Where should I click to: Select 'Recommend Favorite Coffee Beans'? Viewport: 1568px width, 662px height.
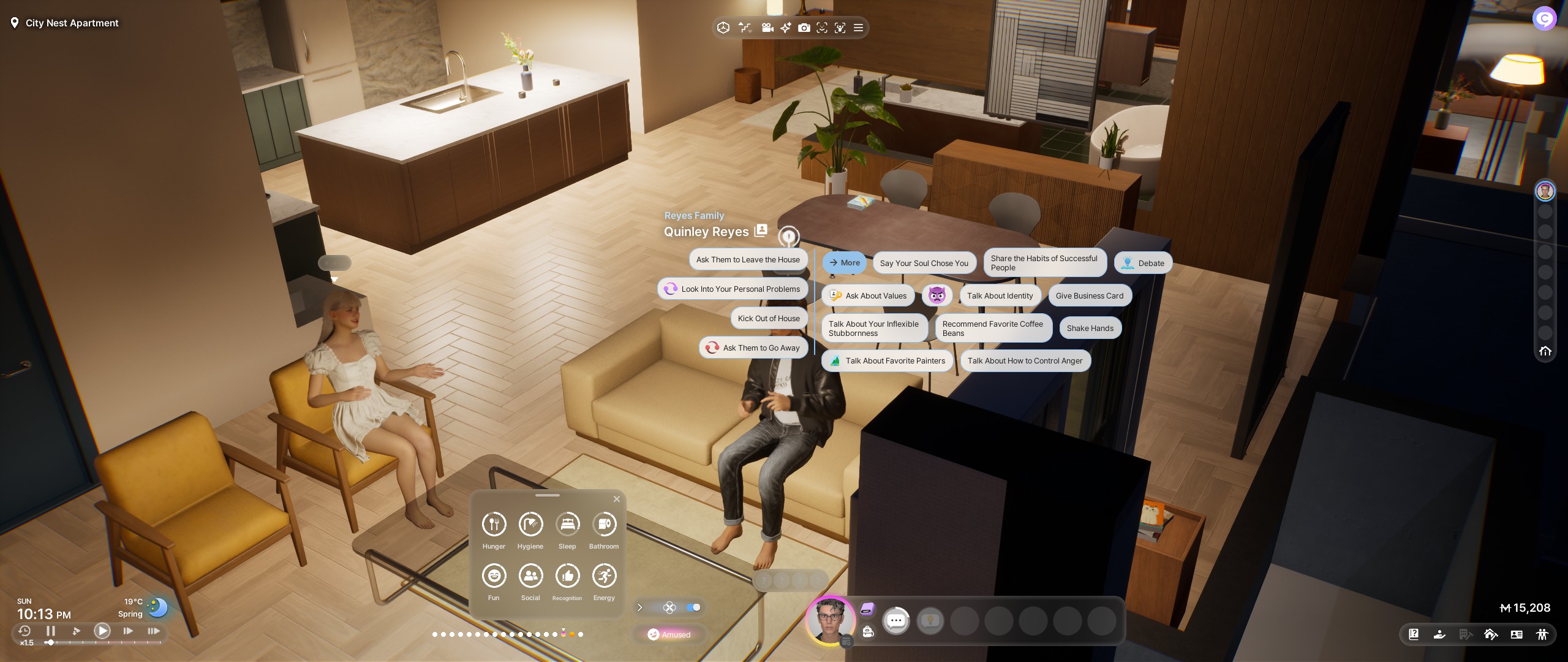(993, 329)
